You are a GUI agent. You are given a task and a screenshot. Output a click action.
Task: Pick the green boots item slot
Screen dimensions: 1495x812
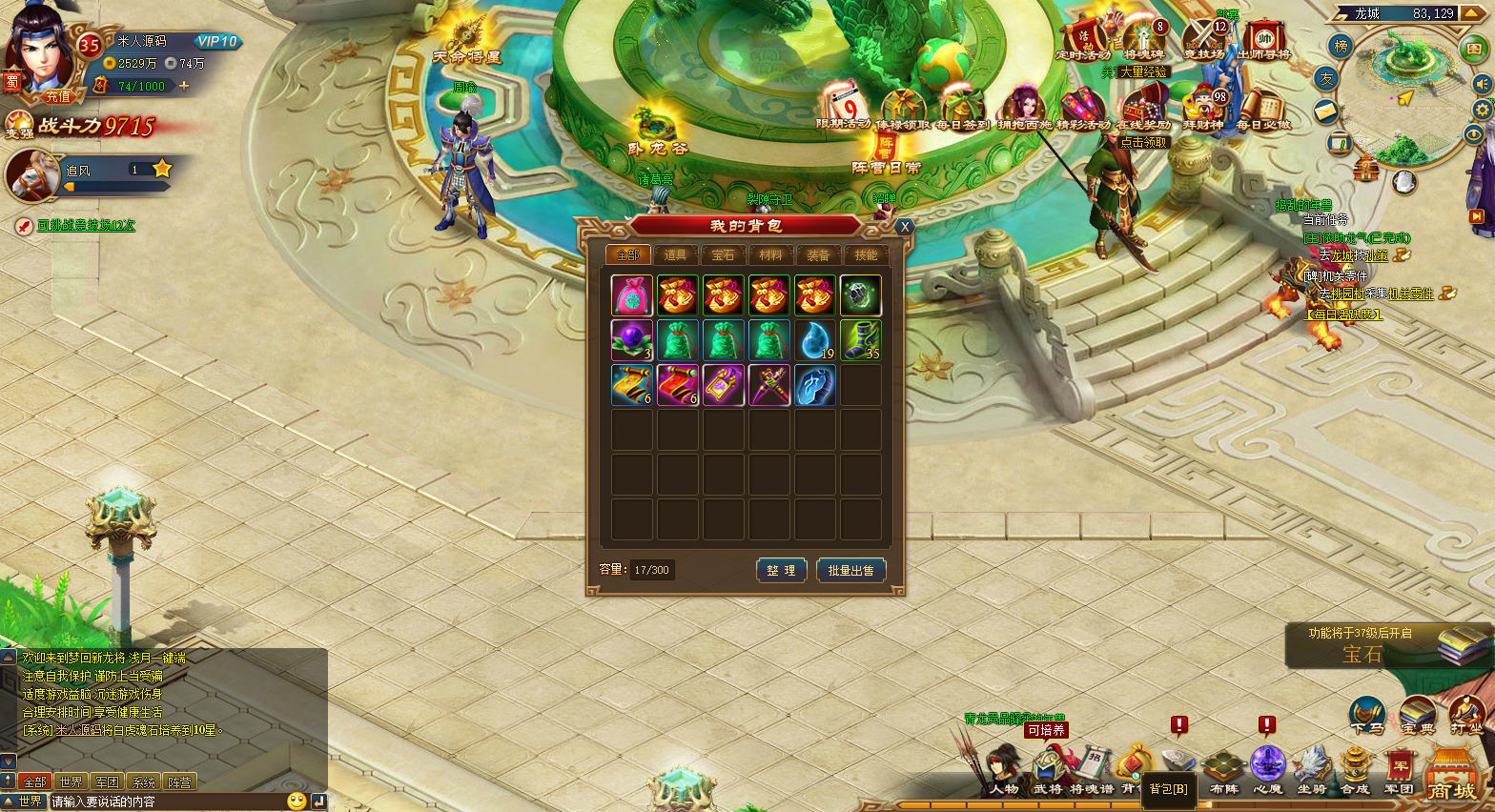pyautogui.click(x=860, y=340)
